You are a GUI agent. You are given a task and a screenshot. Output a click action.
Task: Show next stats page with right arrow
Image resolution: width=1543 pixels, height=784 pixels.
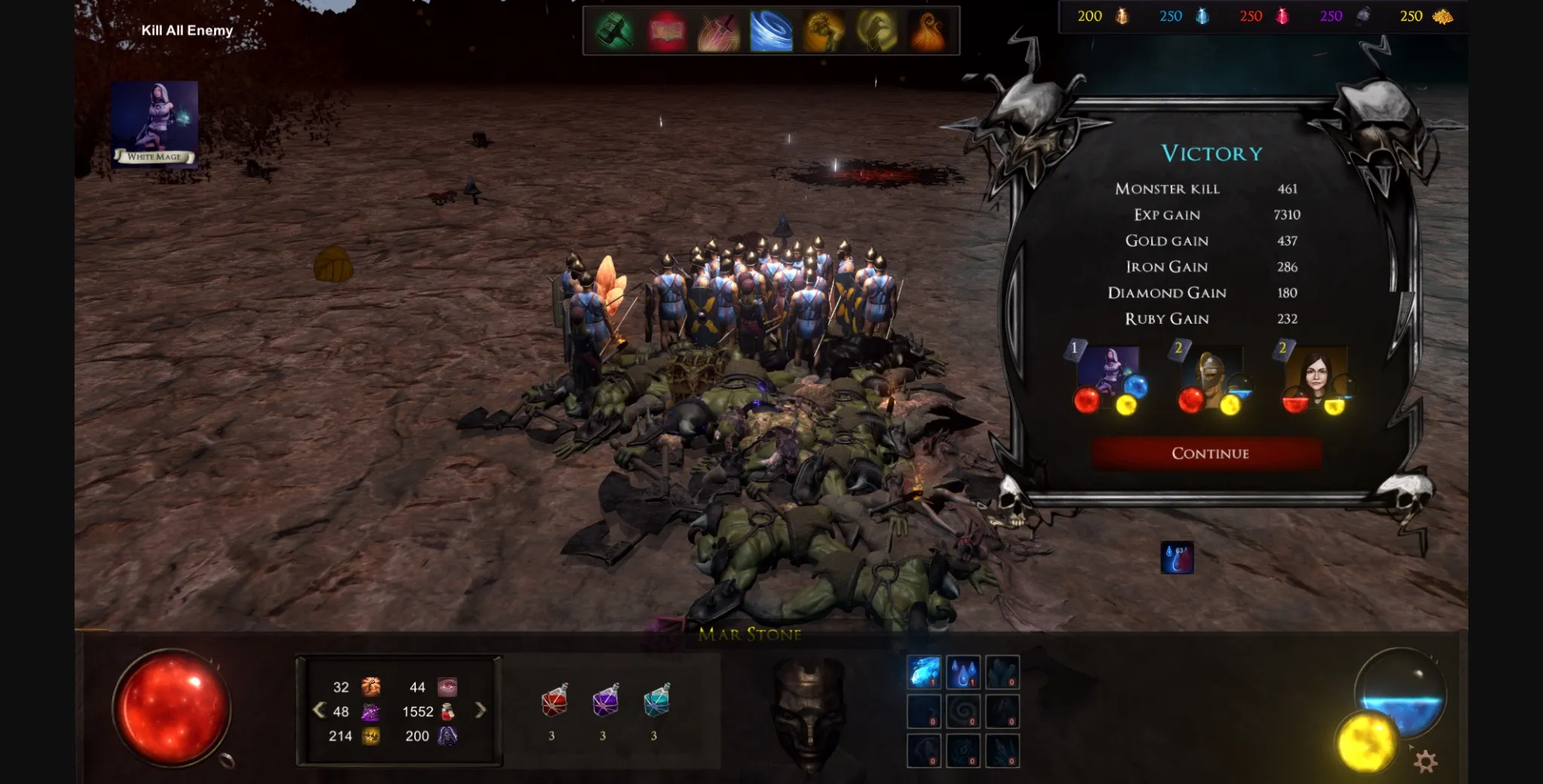click(480, 710)
